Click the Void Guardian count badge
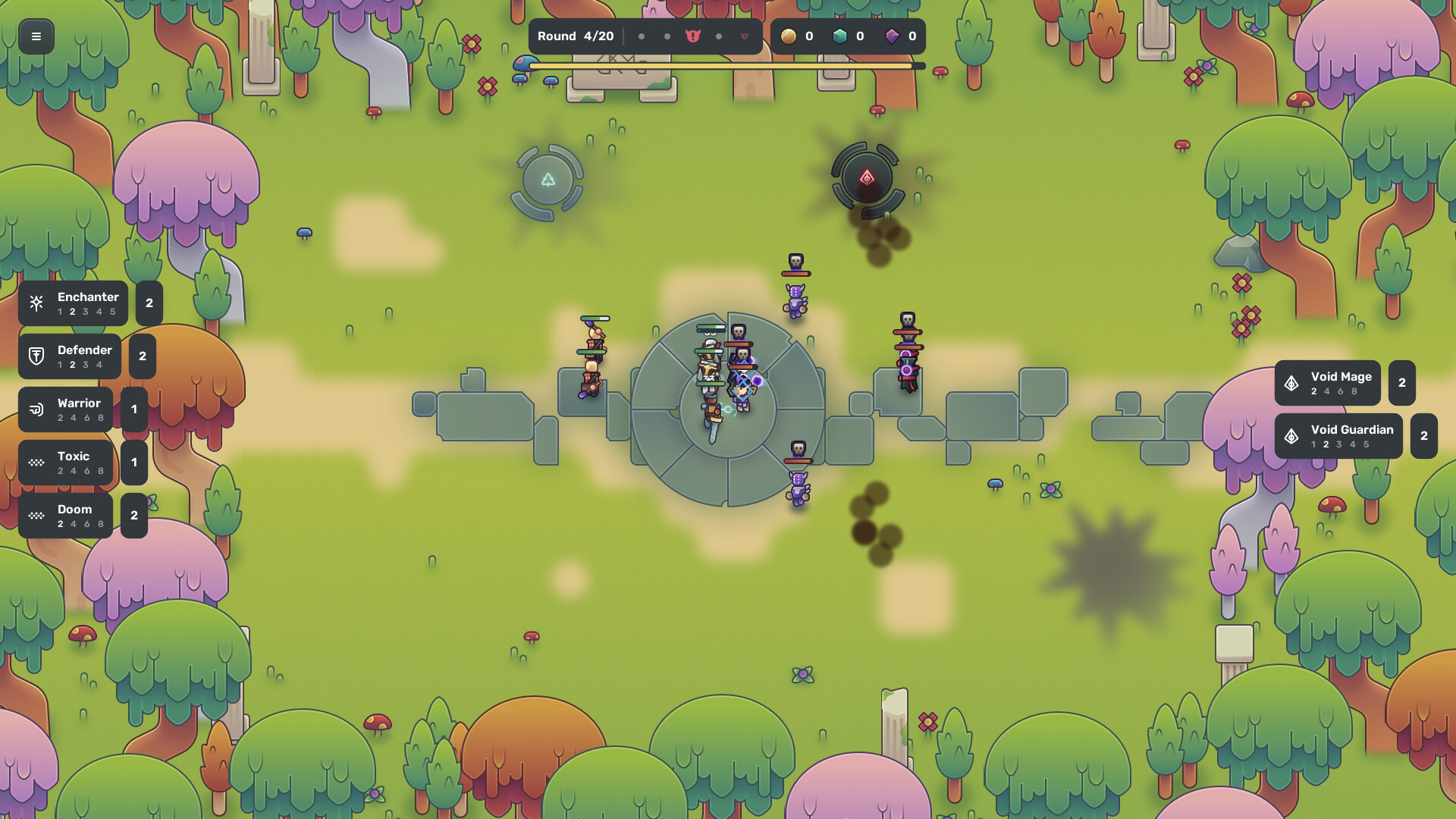This screenshot has width=1456, height=819. coord(1423,436)
